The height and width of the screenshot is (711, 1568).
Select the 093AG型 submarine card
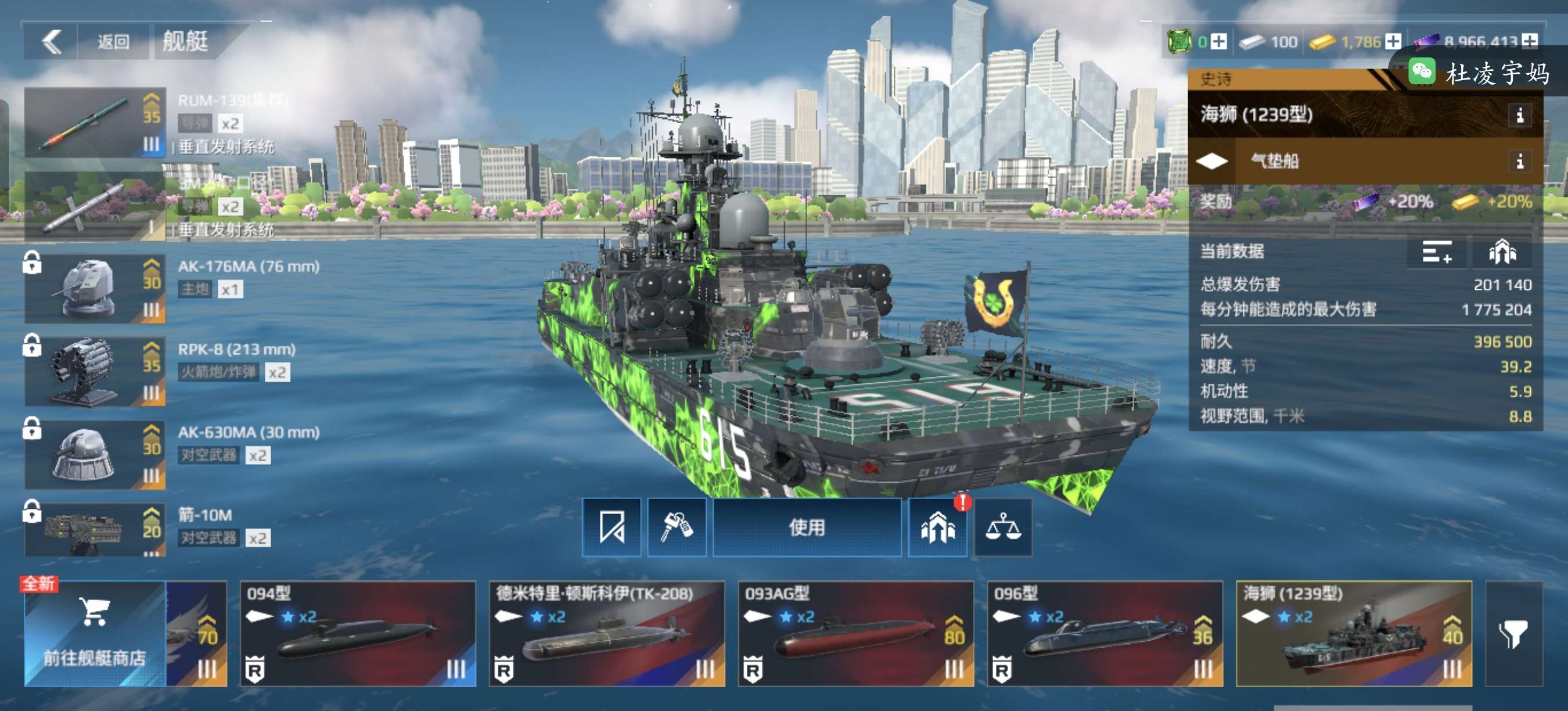855,633
